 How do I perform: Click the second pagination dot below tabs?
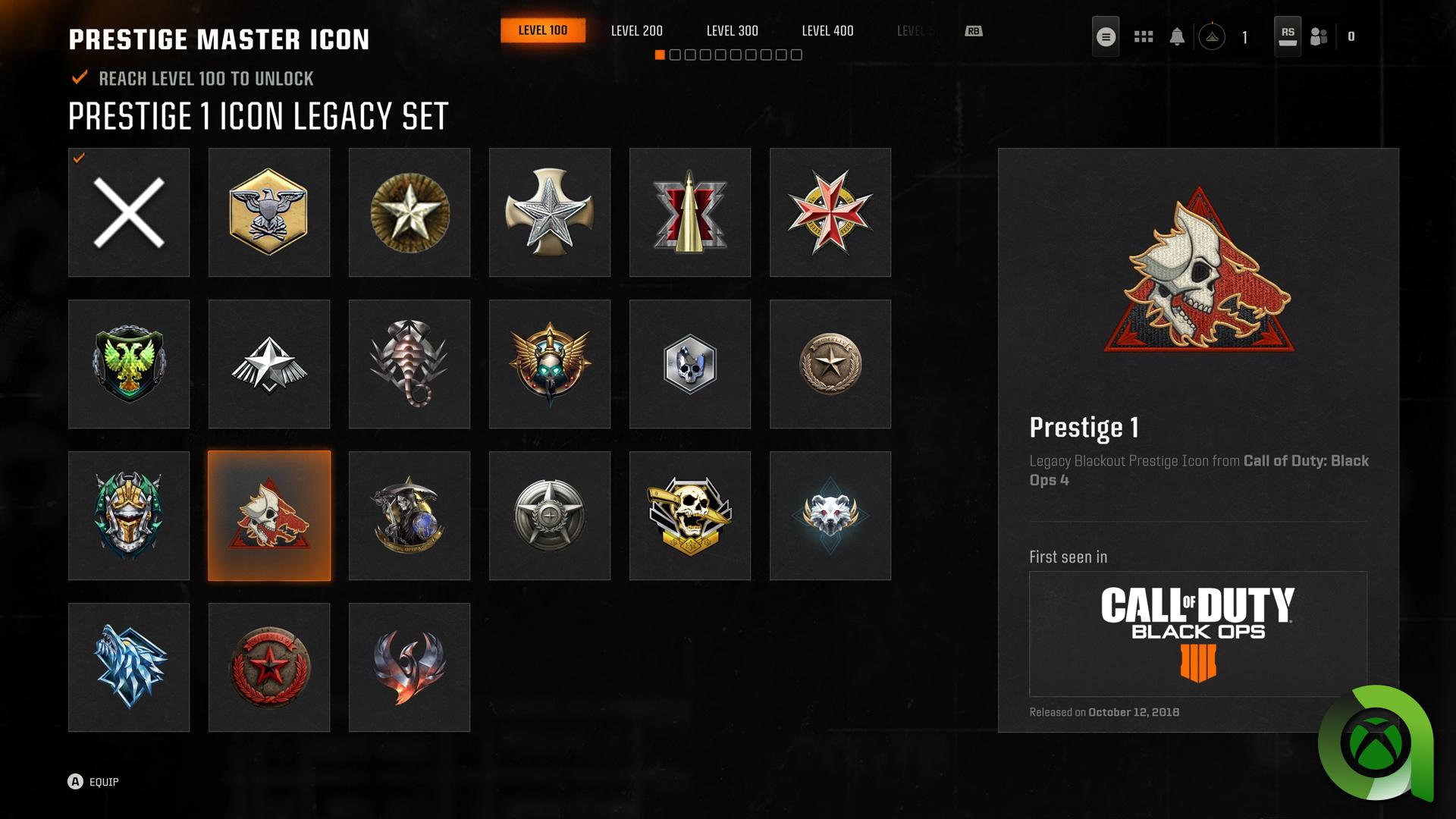(x=676, y=54)
